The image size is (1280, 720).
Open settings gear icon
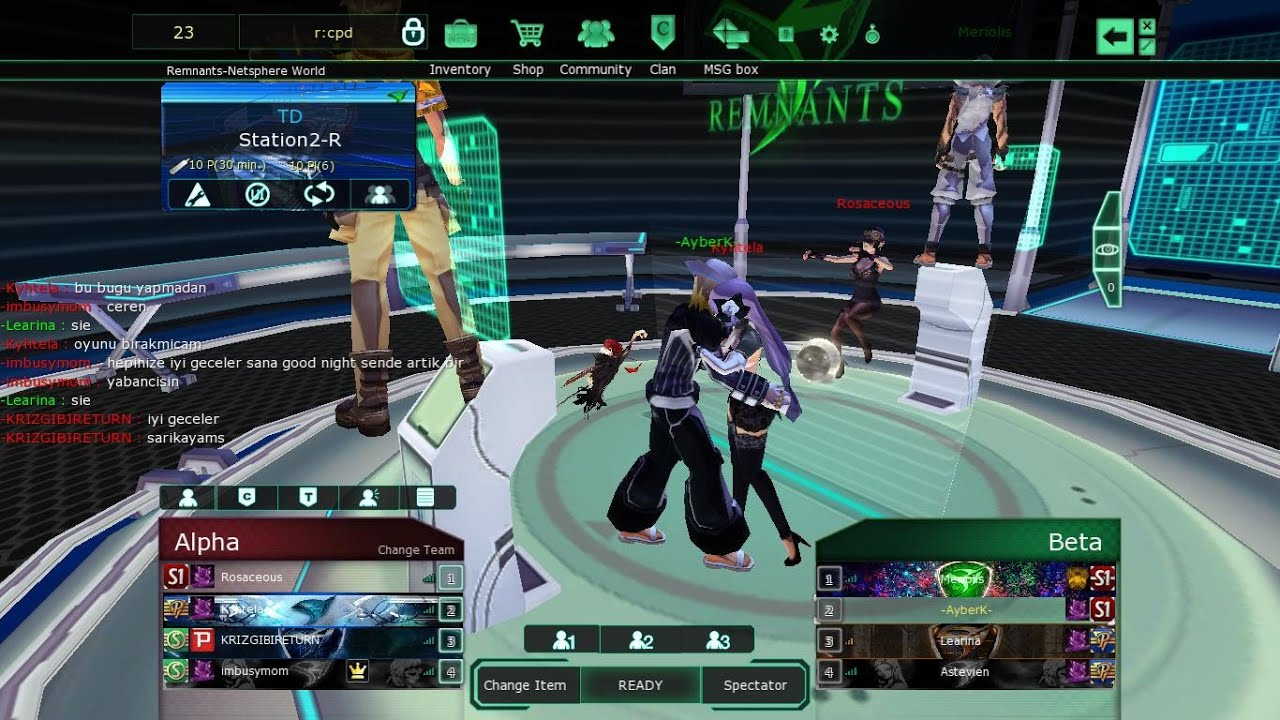(828, 35)
